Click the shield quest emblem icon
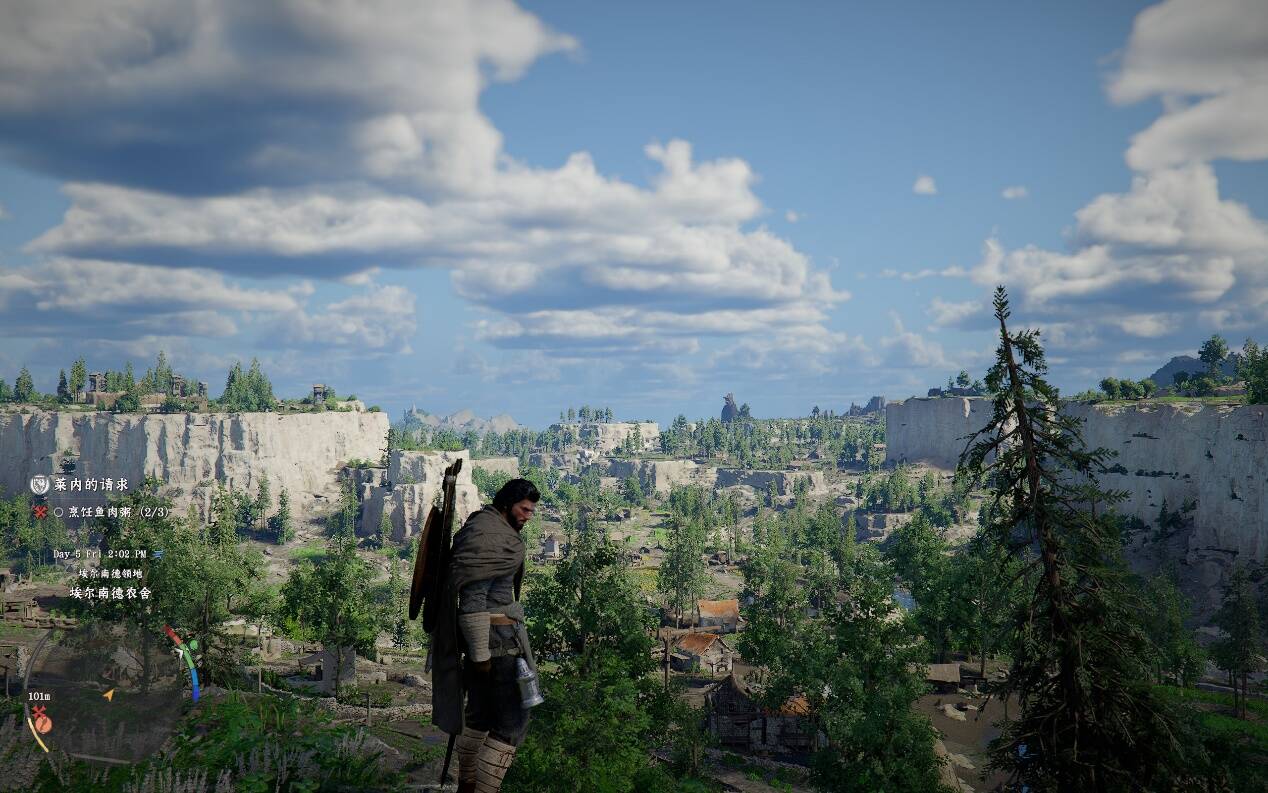Image resolution: width=1268 pixels, height=793 pixels. (x=40, y=485)
